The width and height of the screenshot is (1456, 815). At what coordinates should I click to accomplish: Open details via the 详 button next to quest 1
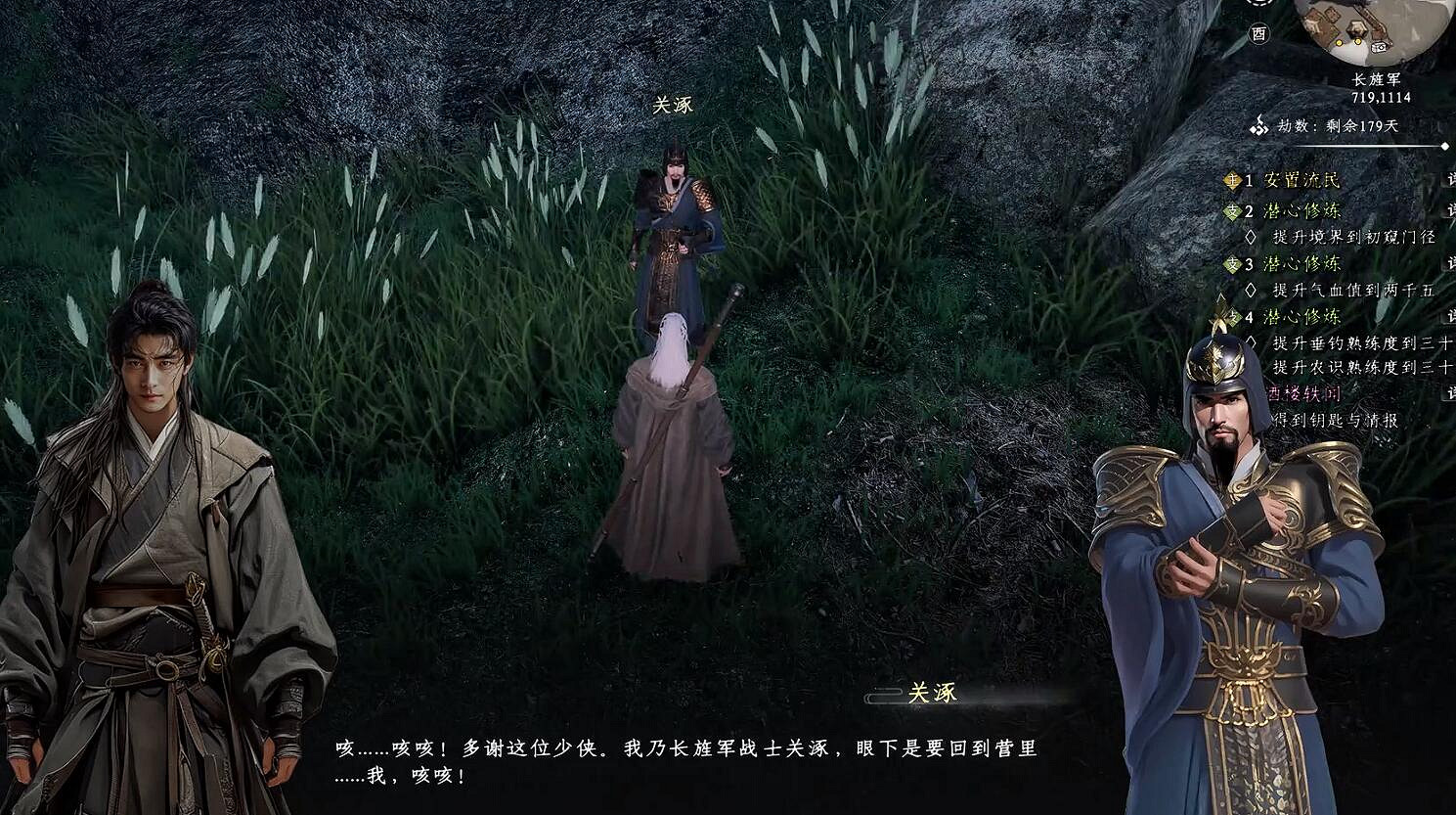pyautogui.click(x=1451, y=180)
